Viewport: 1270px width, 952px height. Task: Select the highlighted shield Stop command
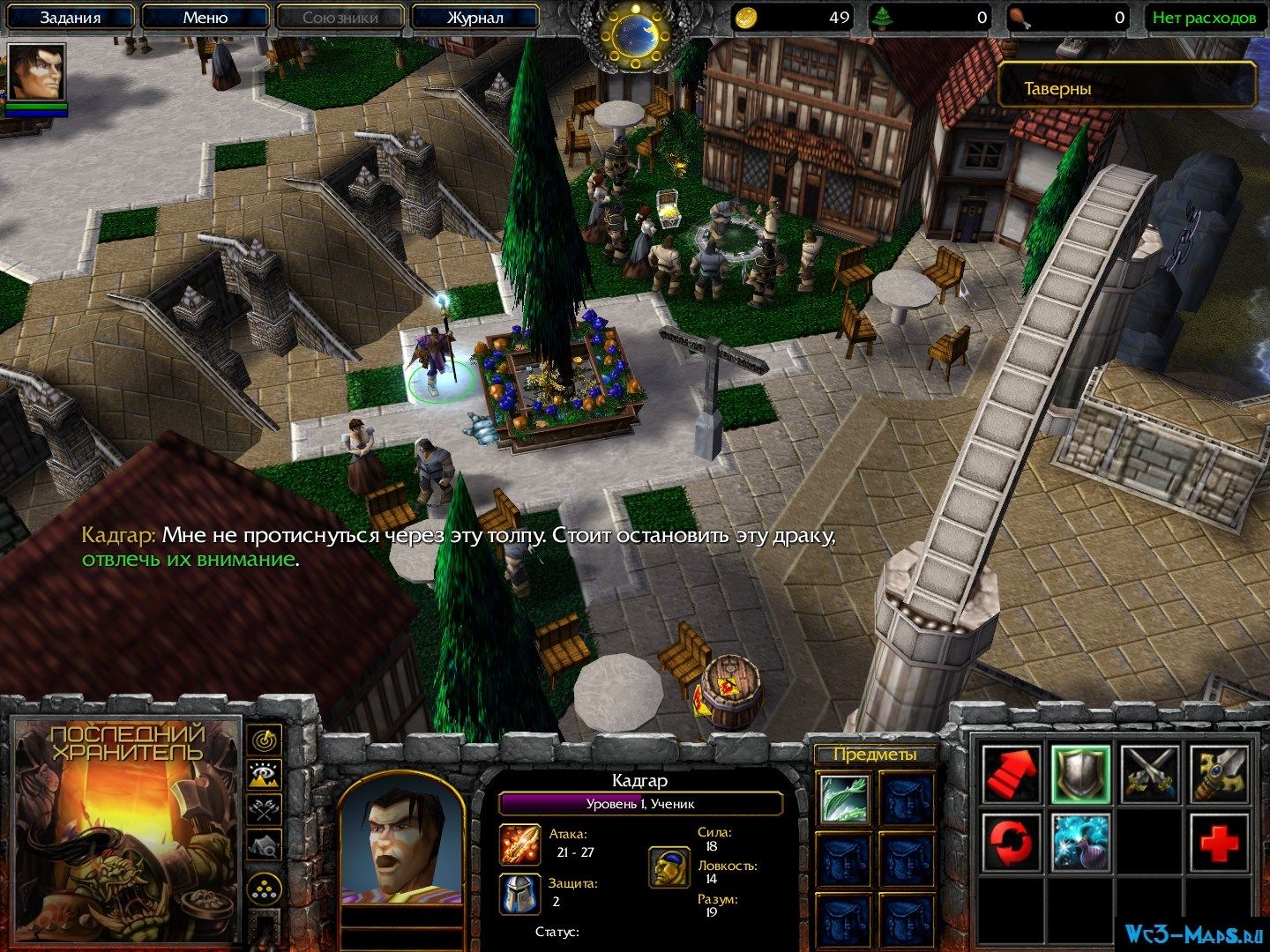click(x=1080, y=773)
